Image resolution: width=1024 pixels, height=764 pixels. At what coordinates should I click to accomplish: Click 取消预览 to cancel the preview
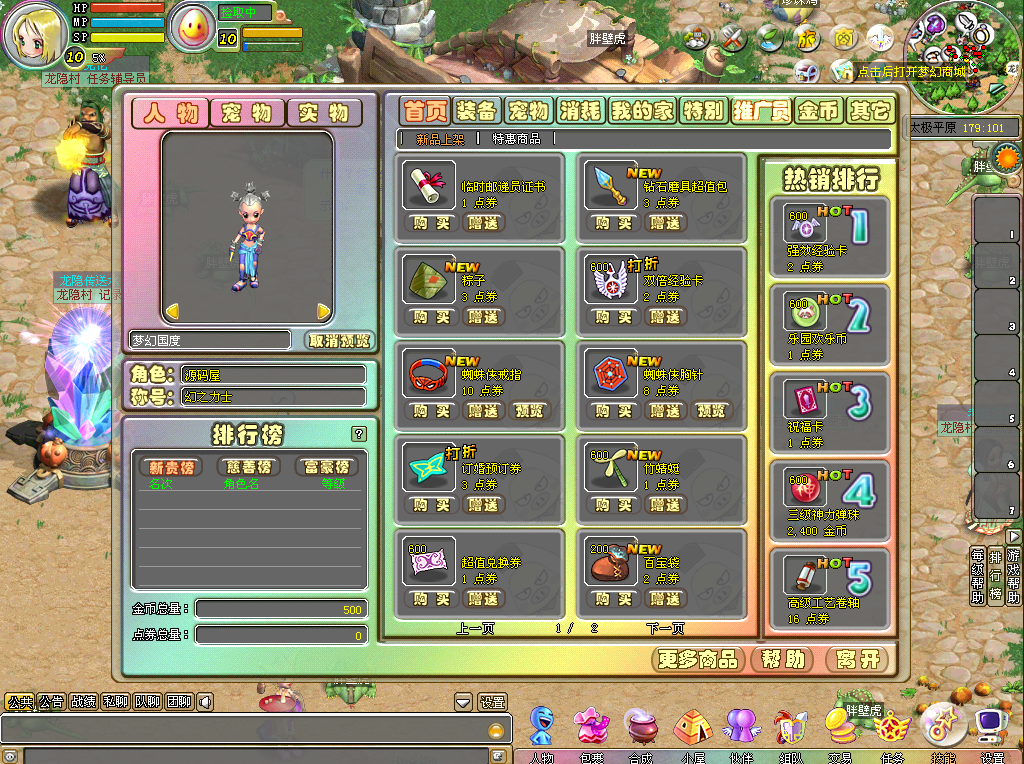pyautogui.click(x=339, y=340)
